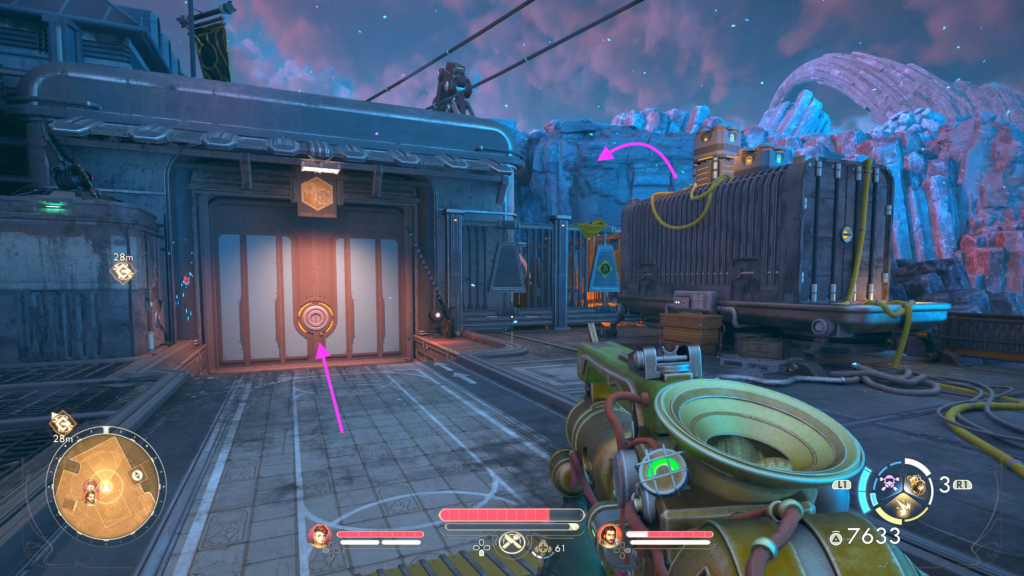Select the bearded dark-haired player portrait
The height and width of the screenshot is (576, 1024).
point(608,536)
